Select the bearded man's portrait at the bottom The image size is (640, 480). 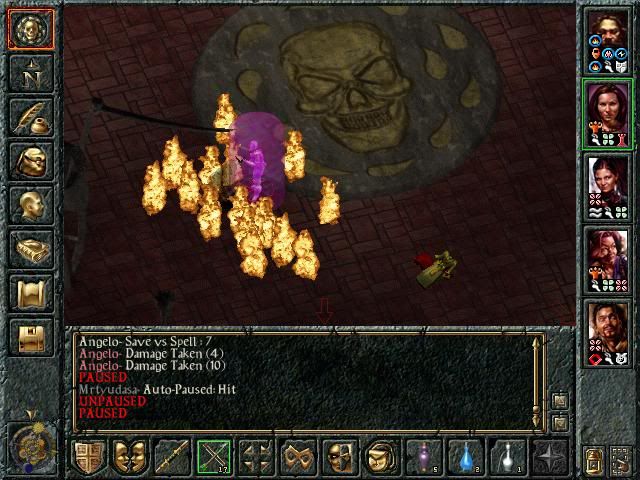point(608,331)
